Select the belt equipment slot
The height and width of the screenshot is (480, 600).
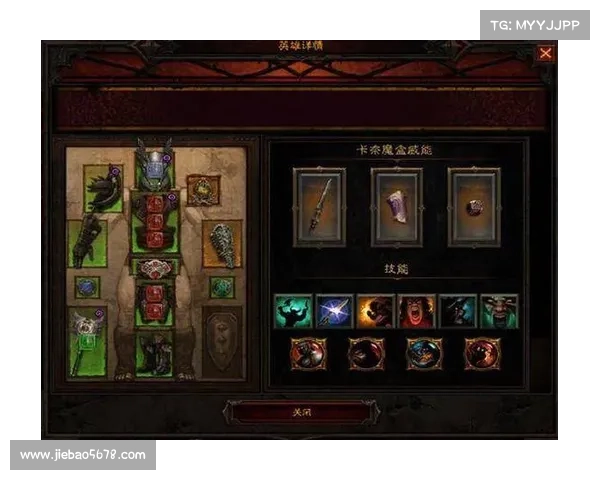(x=154, y=268)
